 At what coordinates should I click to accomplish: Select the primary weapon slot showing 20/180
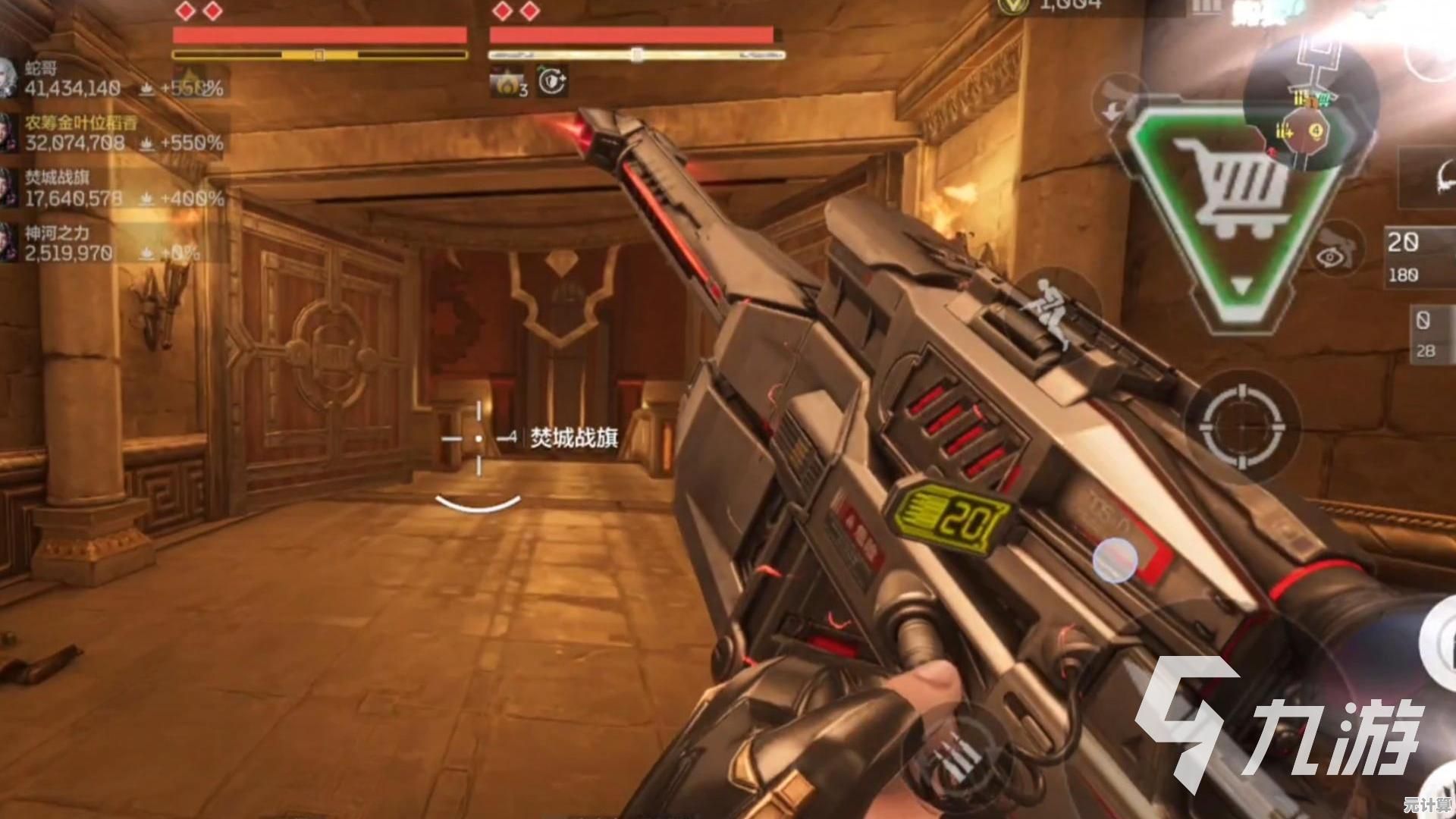(1417, 256)
